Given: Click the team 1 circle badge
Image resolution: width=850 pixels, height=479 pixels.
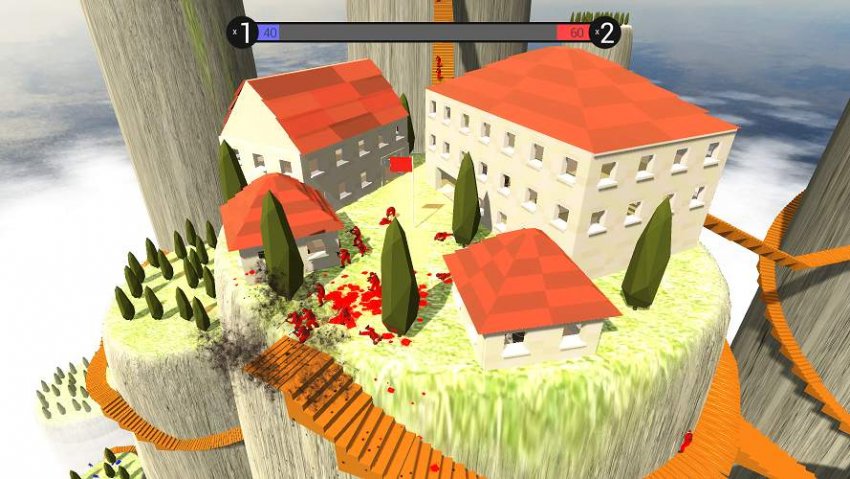Looking at the screenshot, I should [245, 32].
